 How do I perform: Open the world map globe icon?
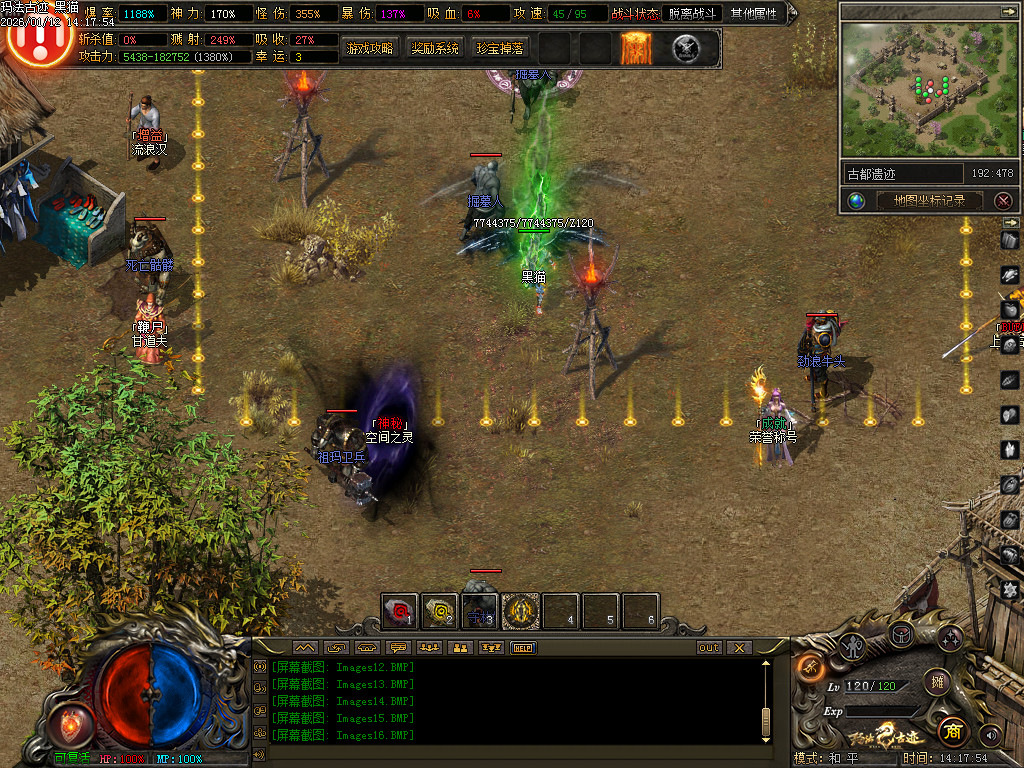point(857,201)
